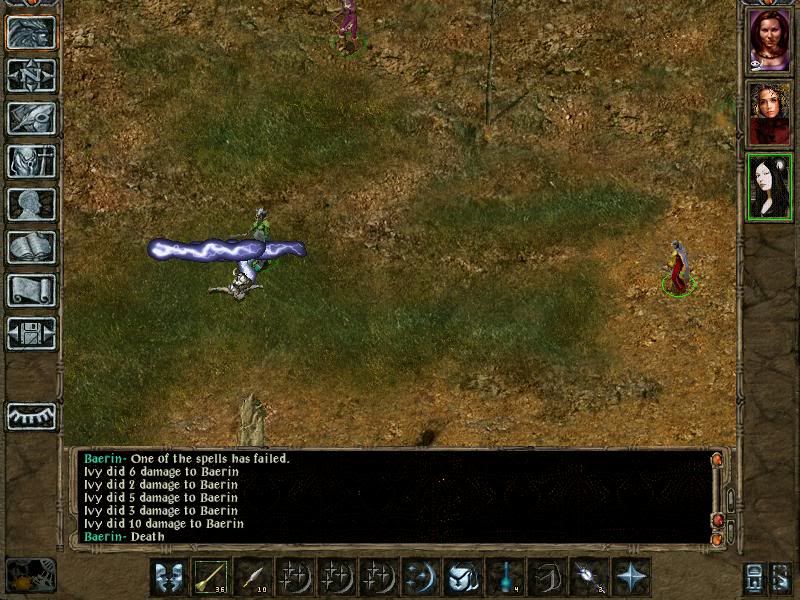Select the top red-haired character portrait

pos(769,40)
